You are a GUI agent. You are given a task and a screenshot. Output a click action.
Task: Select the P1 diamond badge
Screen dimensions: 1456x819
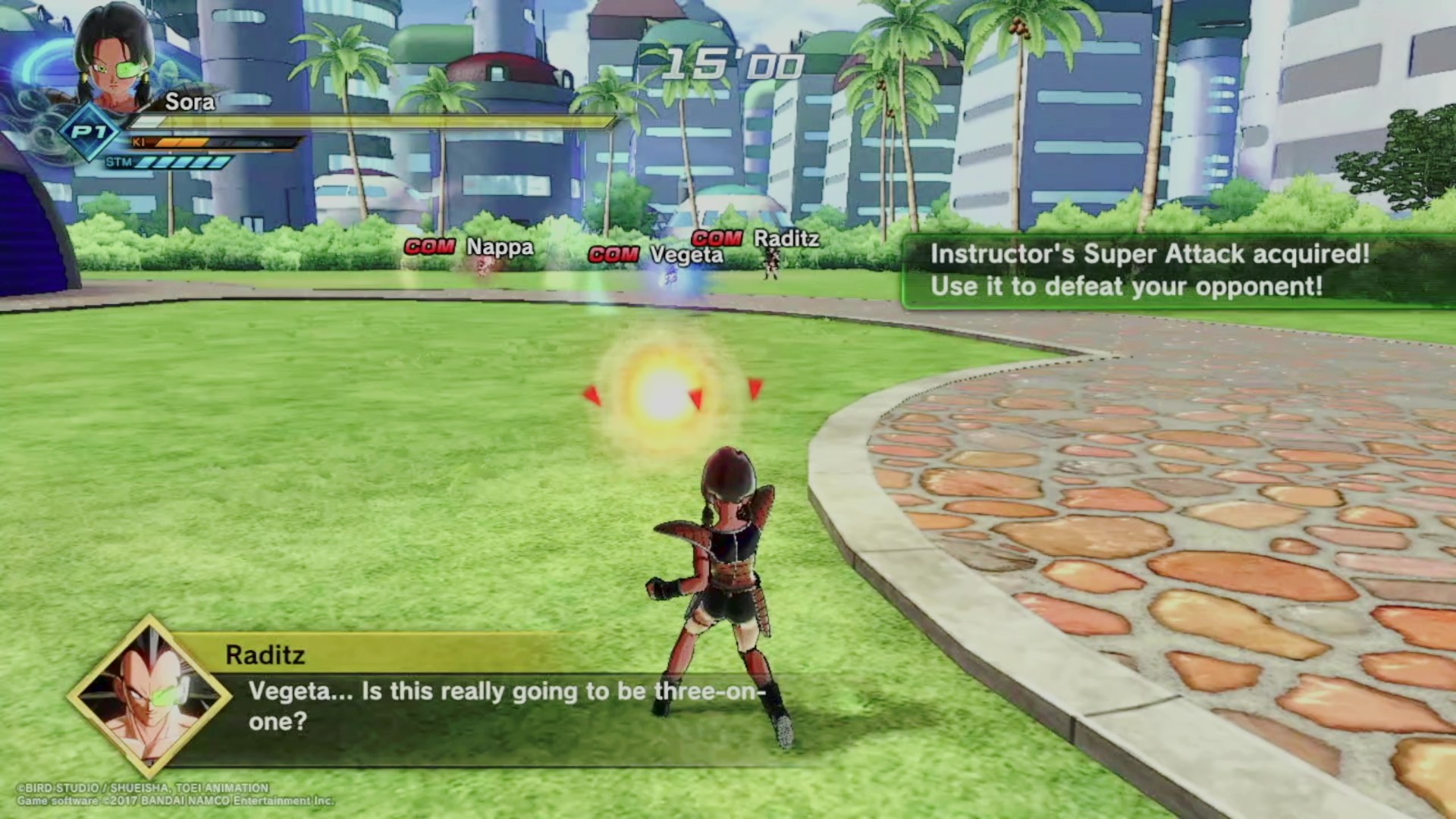[x=89, y=133]
